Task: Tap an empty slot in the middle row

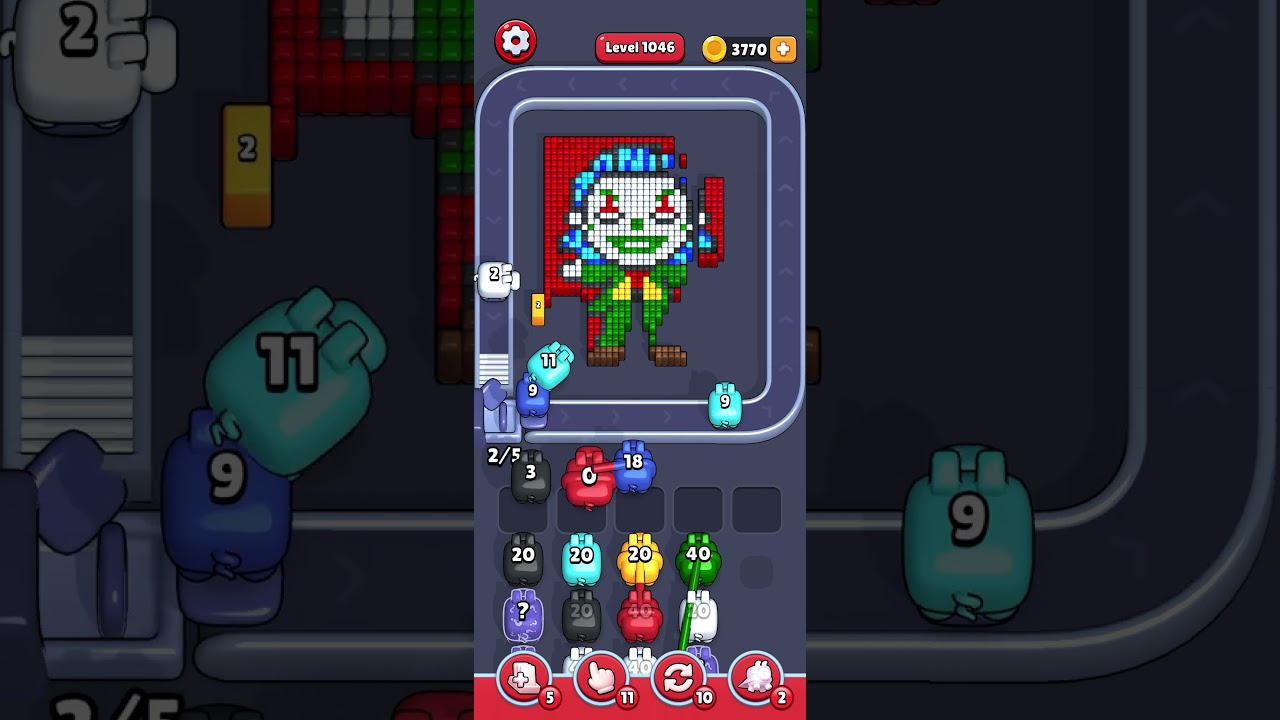Action: coord(700,508)
